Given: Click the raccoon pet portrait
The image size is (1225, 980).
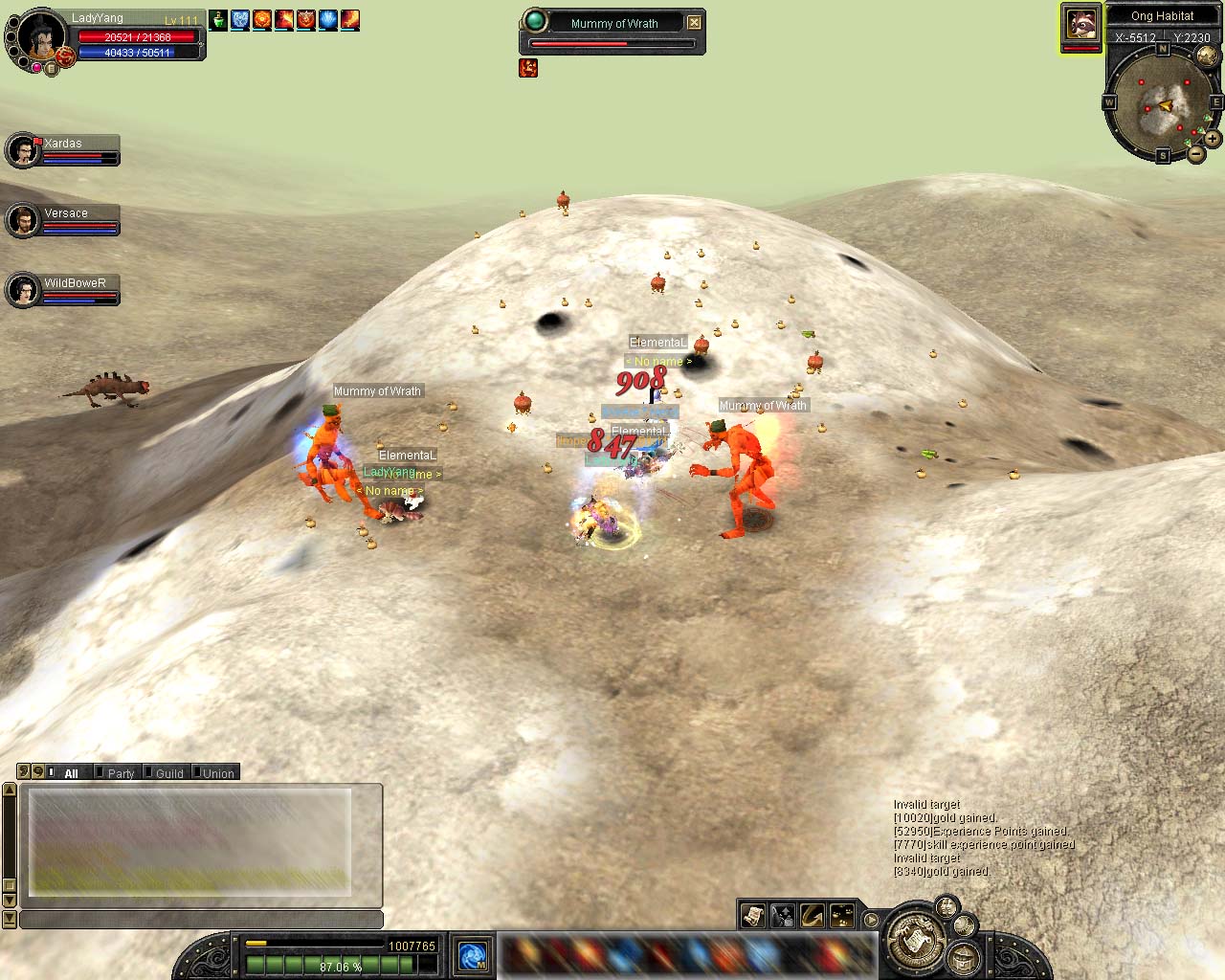Looking at the screenshot, I should tap(1080, 26).
